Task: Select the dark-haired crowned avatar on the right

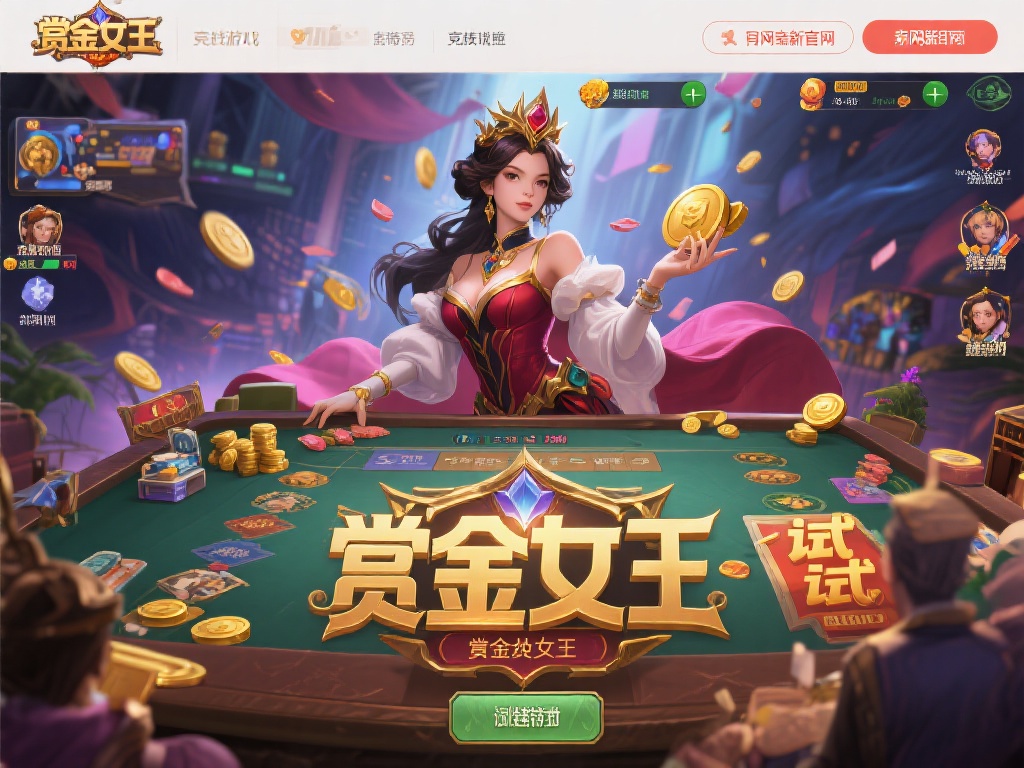Action: click(x=983, y=315)
